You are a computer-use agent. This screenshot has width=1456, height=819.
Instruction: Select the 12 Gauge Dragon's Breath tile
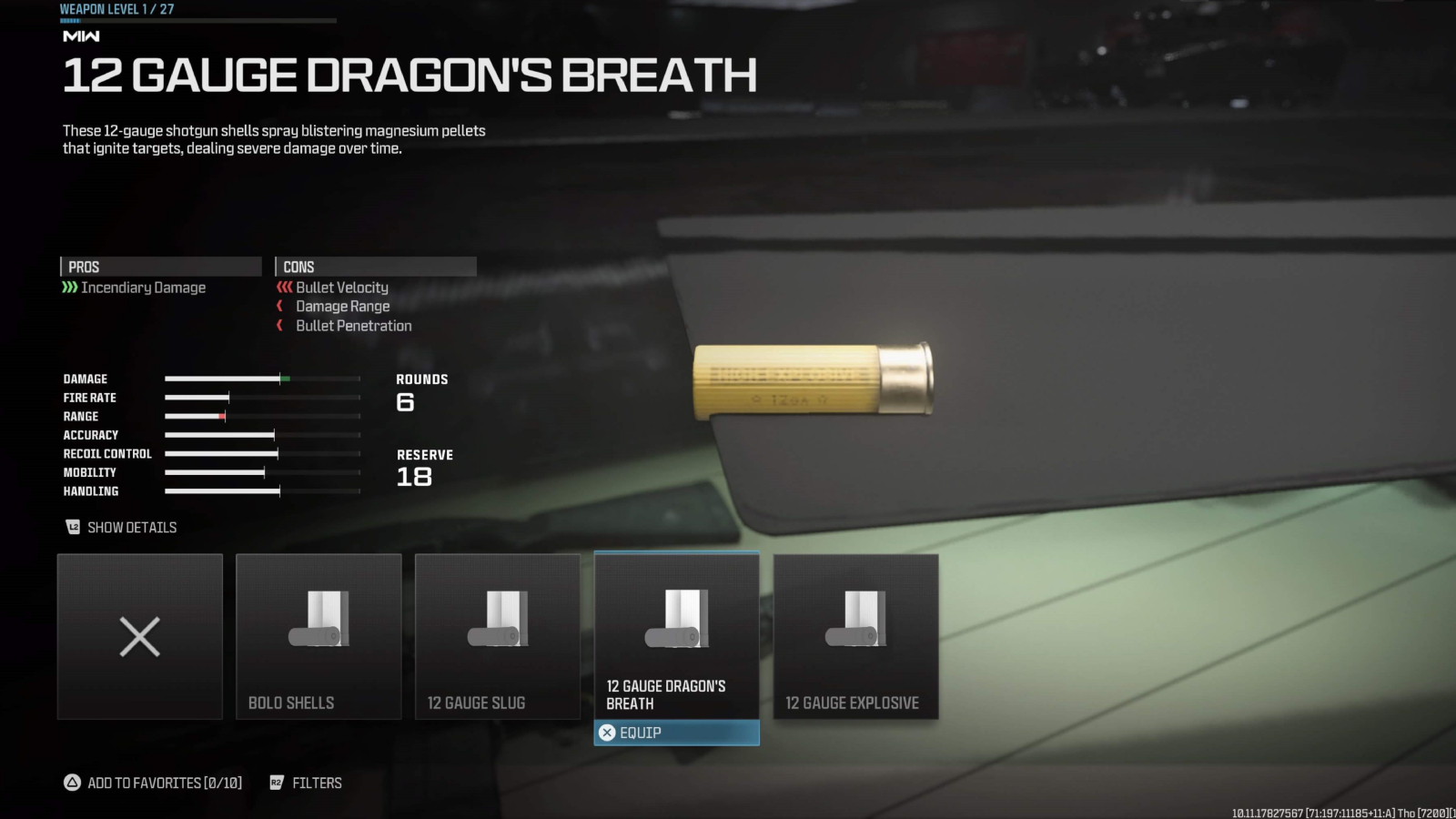[x=676, y=637]
